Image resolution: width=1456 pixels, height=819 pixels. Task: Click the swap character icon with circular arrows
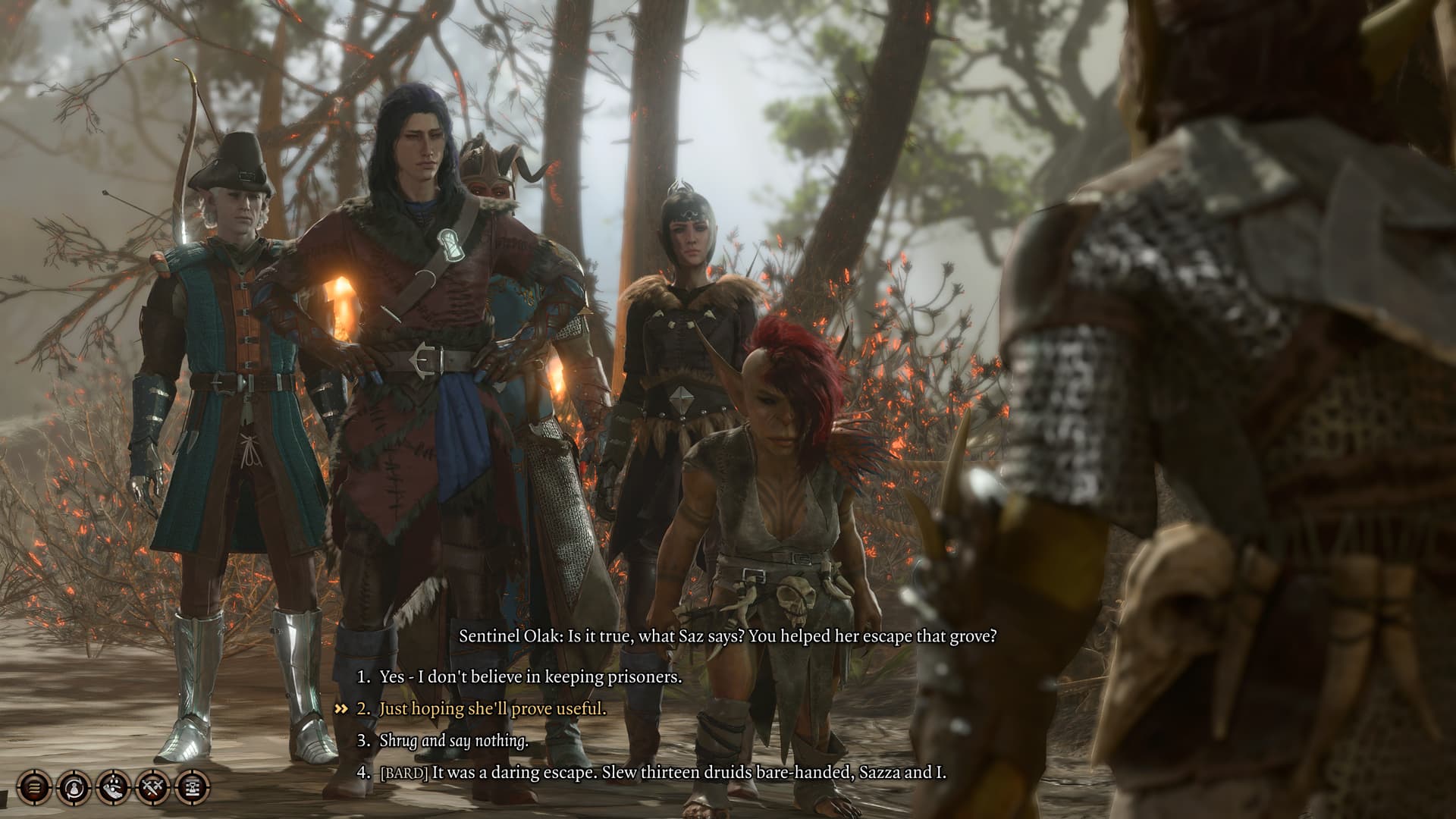(x=74, y=788)
